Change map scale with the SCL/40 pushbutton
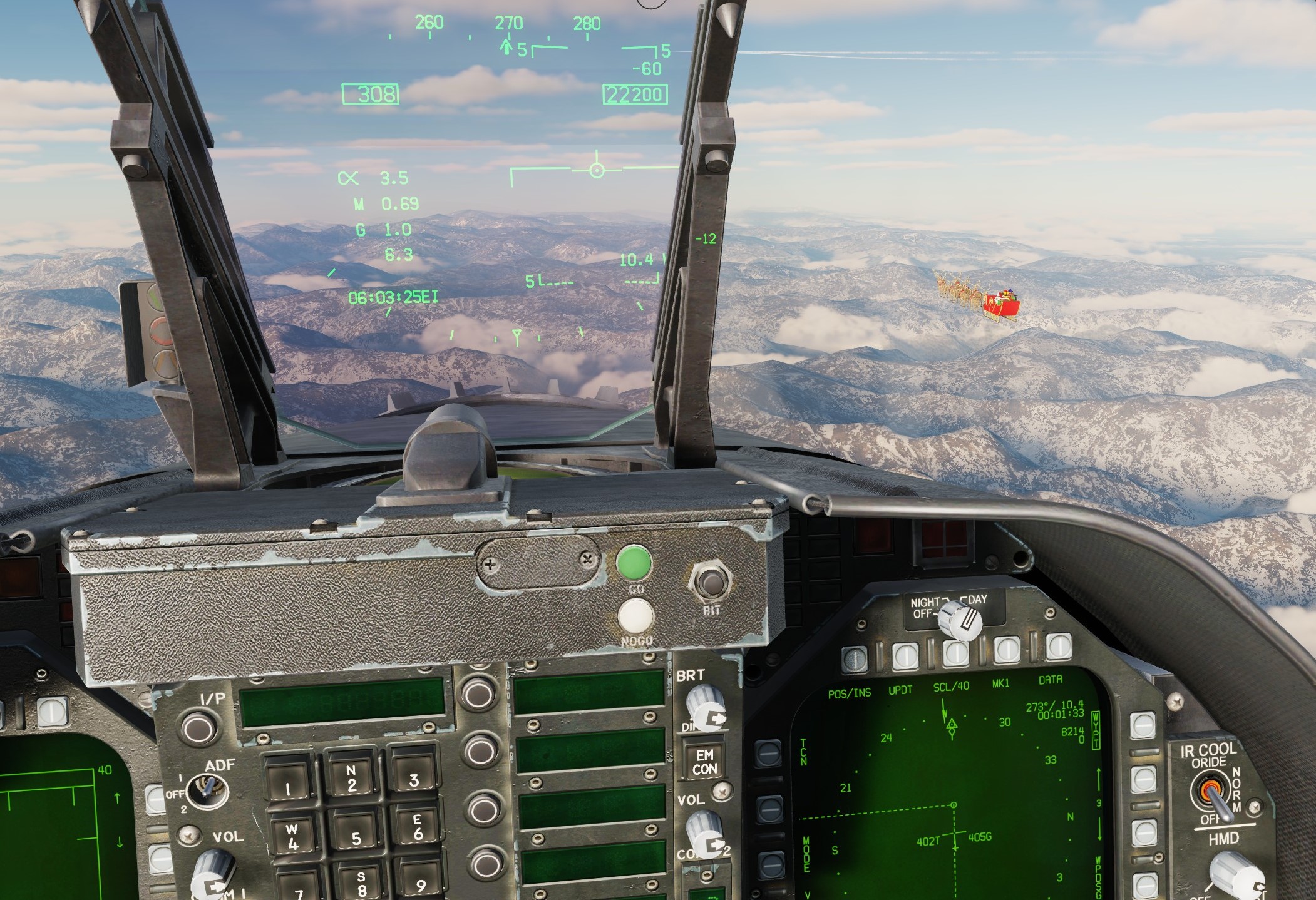Screen dimensions: 1316x900 pos(955,651)
